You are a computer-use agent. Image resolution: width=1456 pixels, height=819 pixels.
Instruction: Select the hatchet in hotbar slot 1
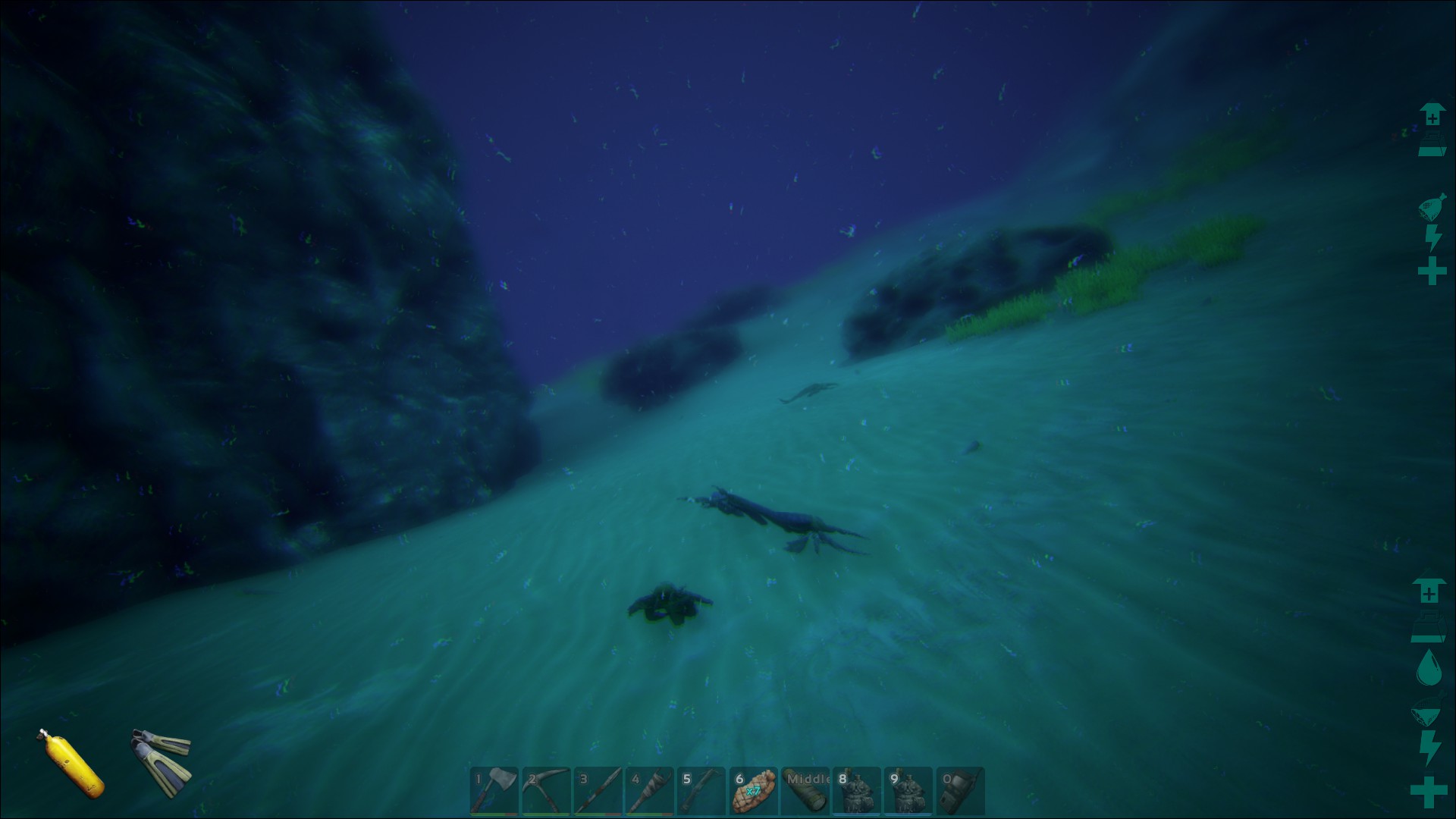point(494,791)
